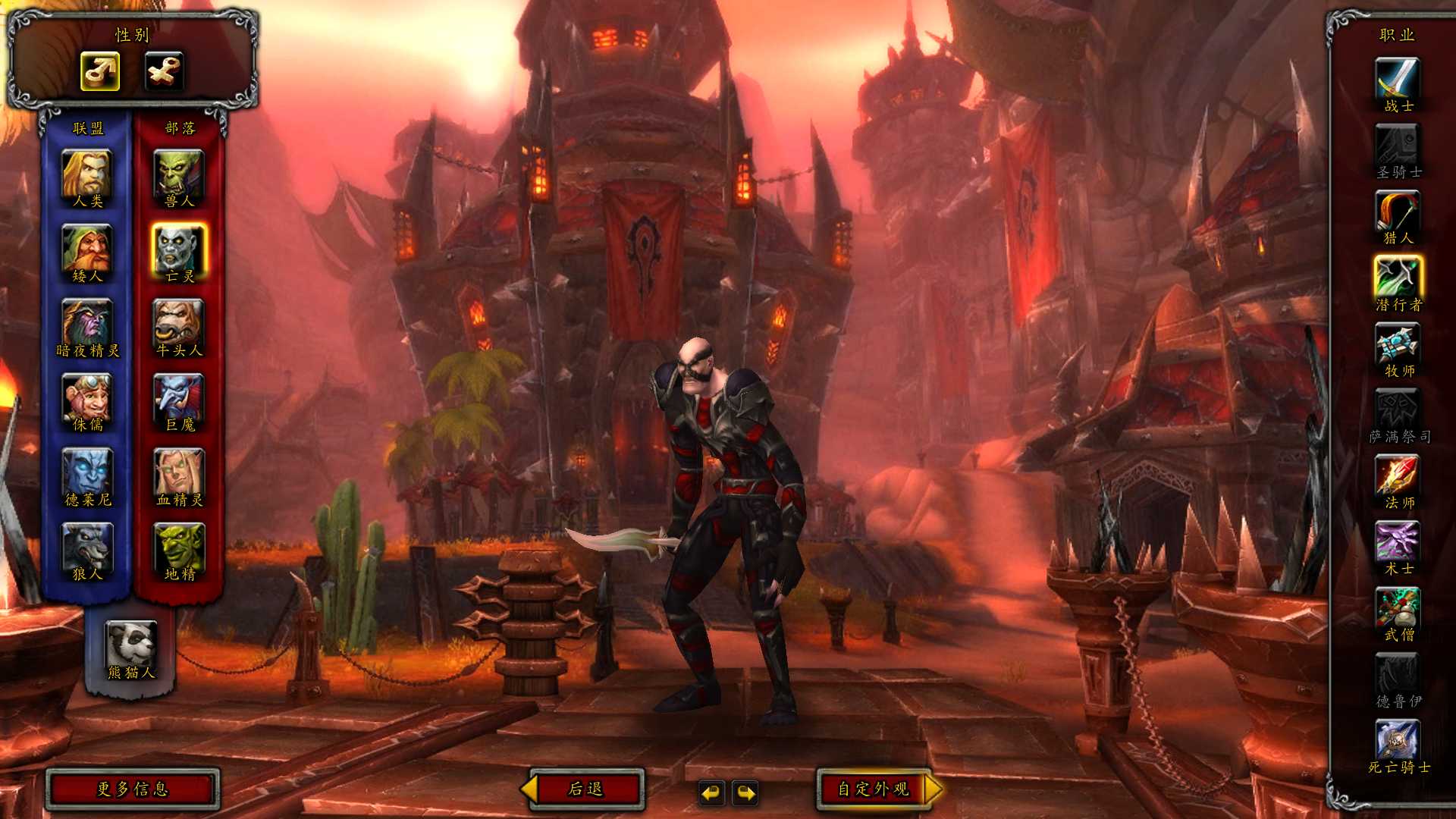Rotate character with the left arrow button
This screenshot has height=819, width=1456.
(711, 793)
